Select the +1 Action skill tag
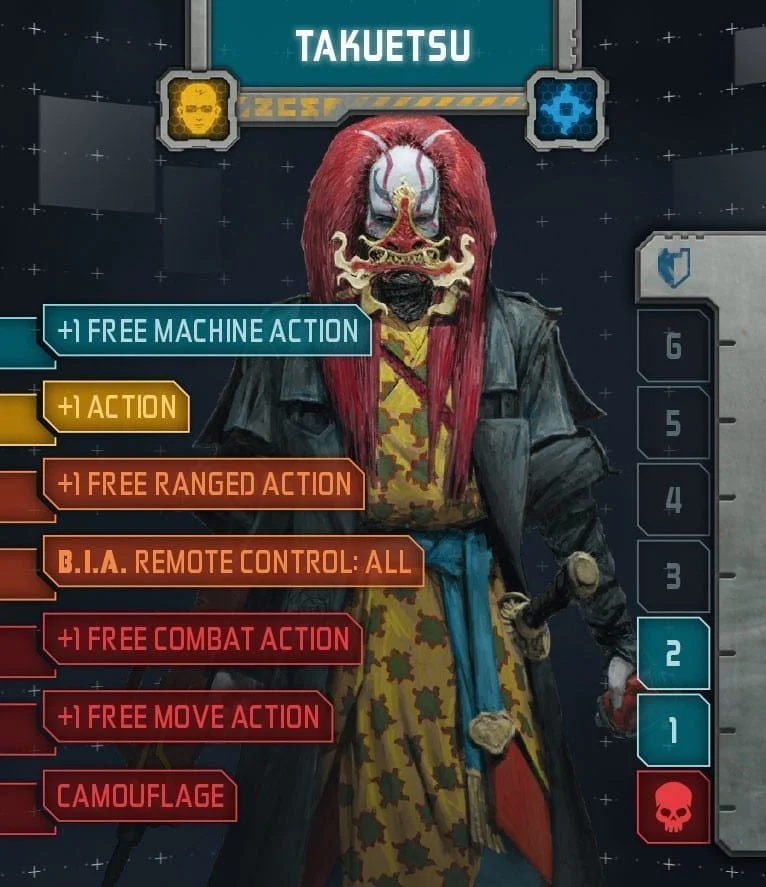 click(x=116, y=407)
